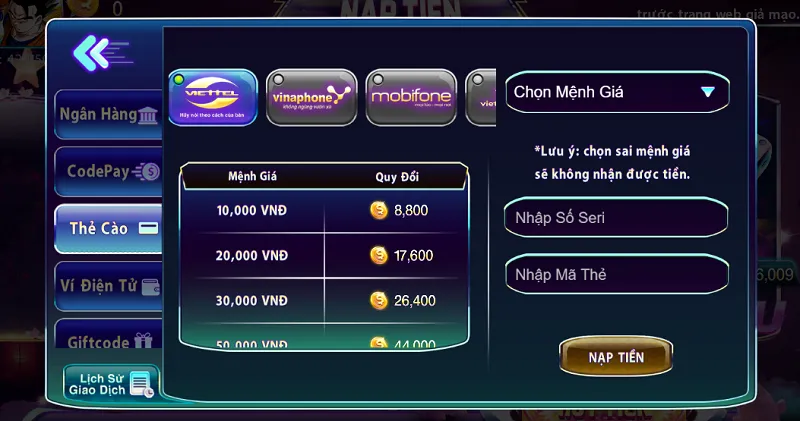This screenshot has width=800, height=421.
Task: Choose the Viettel card provider
Action: coord(212,97)
